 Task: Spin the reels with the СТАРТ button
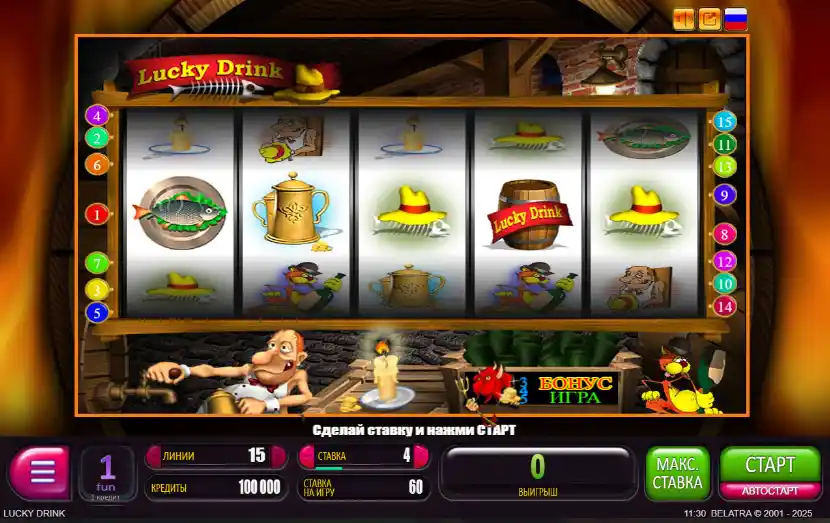pyautogui.click(x=770, y=464)
